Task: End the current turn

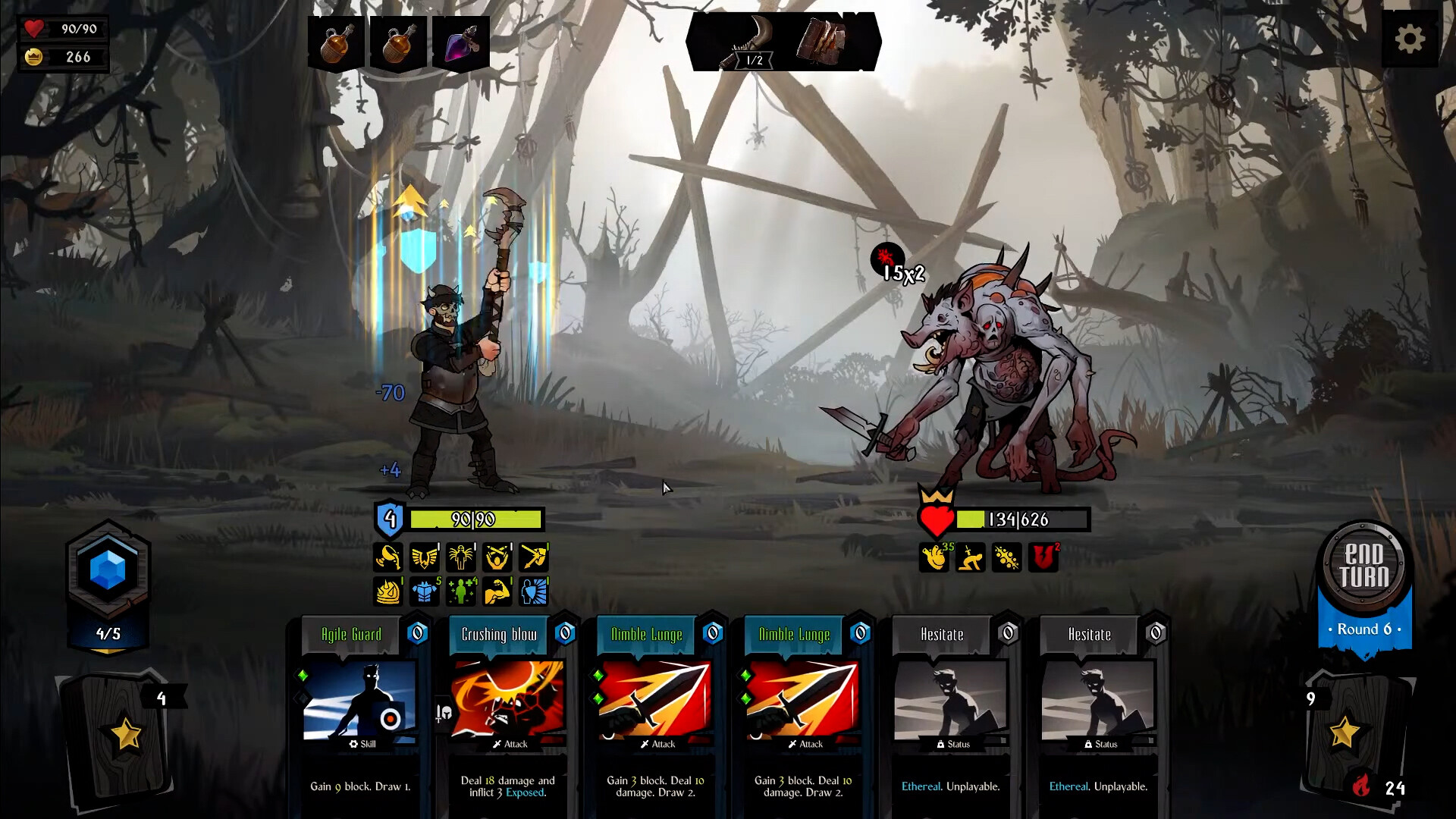Action: [x=1363, y=566]
